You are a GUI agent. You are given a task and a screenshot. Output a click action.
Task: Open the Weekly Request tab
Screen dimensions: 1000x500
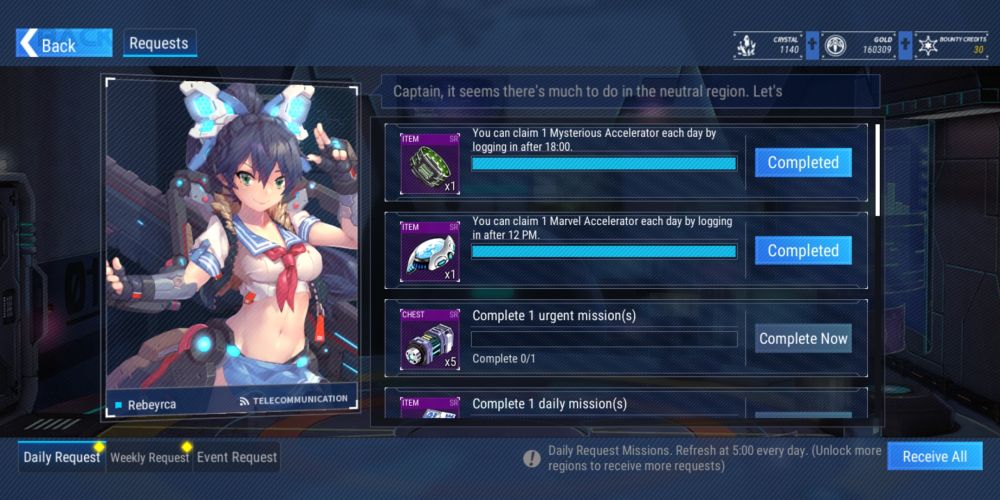(149, 457)
